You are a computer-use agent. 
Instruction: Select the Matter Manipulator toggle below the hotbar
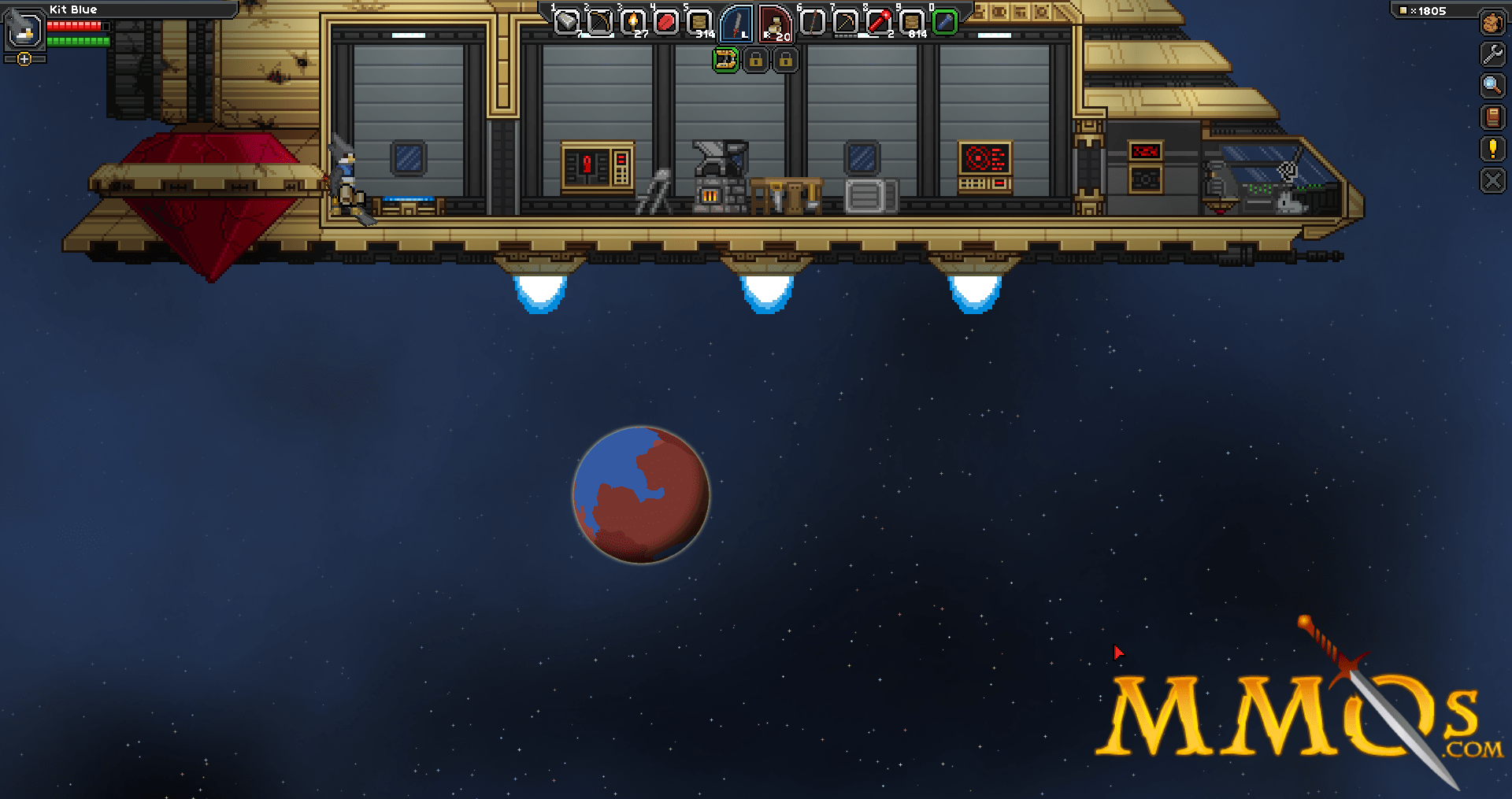click(726, 61)
